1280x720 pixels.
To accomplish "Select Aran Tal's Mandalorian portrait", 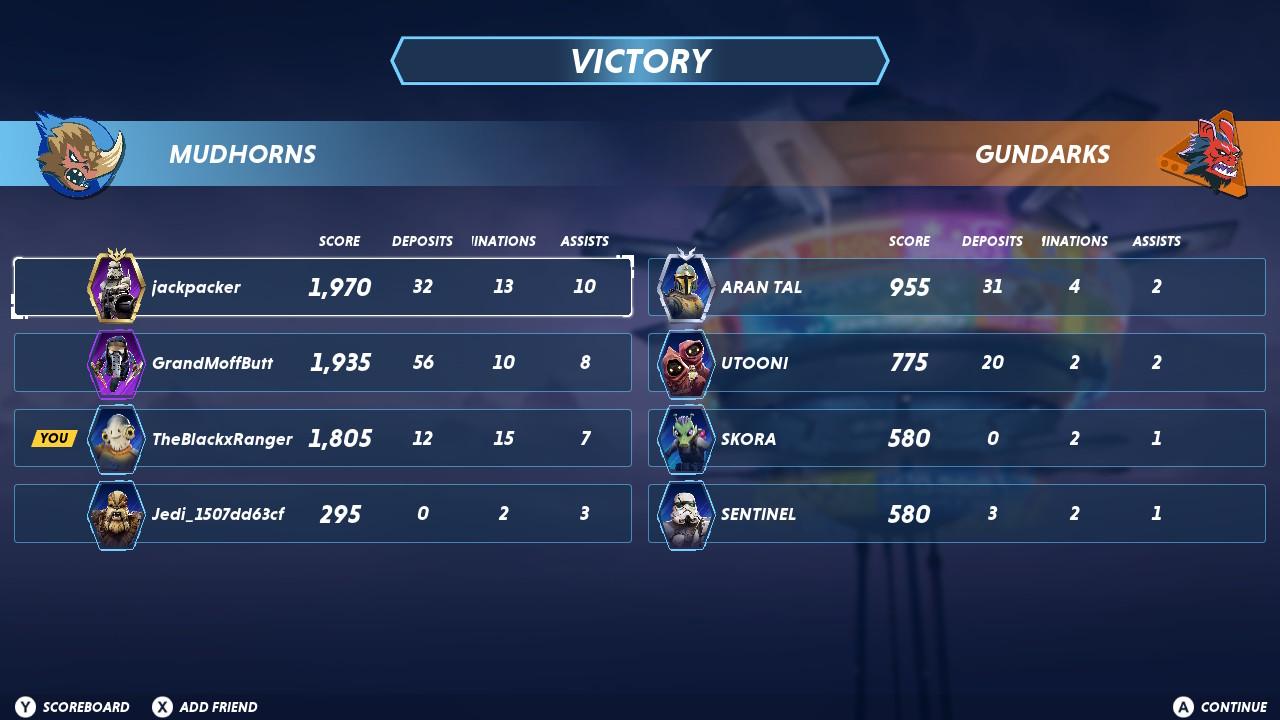I will [x=685, y=287].
